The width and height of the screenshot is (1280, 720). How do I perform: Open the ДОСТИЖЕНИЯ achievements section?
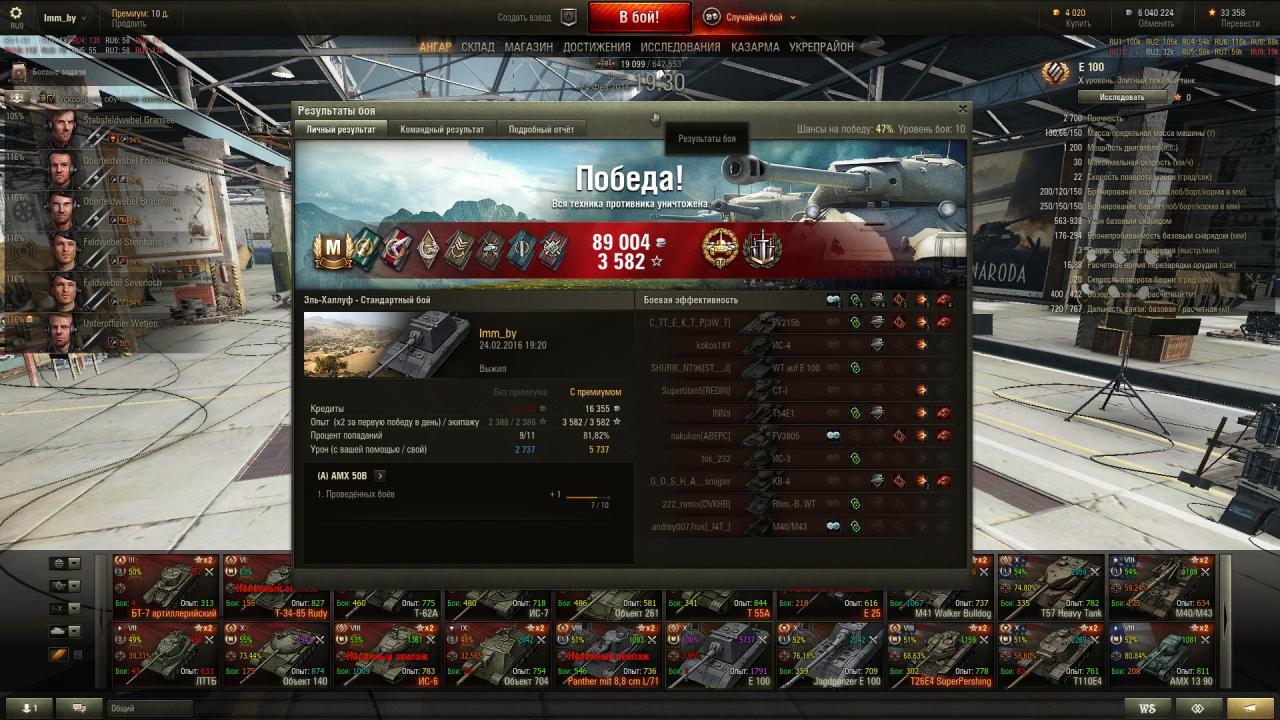[597, 47]
